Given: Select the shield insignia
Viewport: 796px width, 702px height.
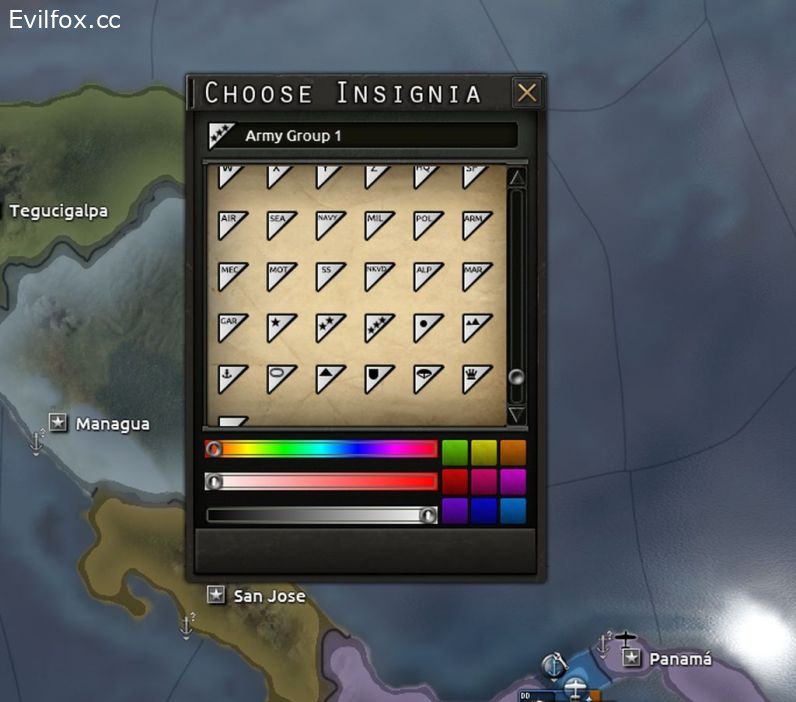Looking at the screenshot, I should tap(380, 379).
